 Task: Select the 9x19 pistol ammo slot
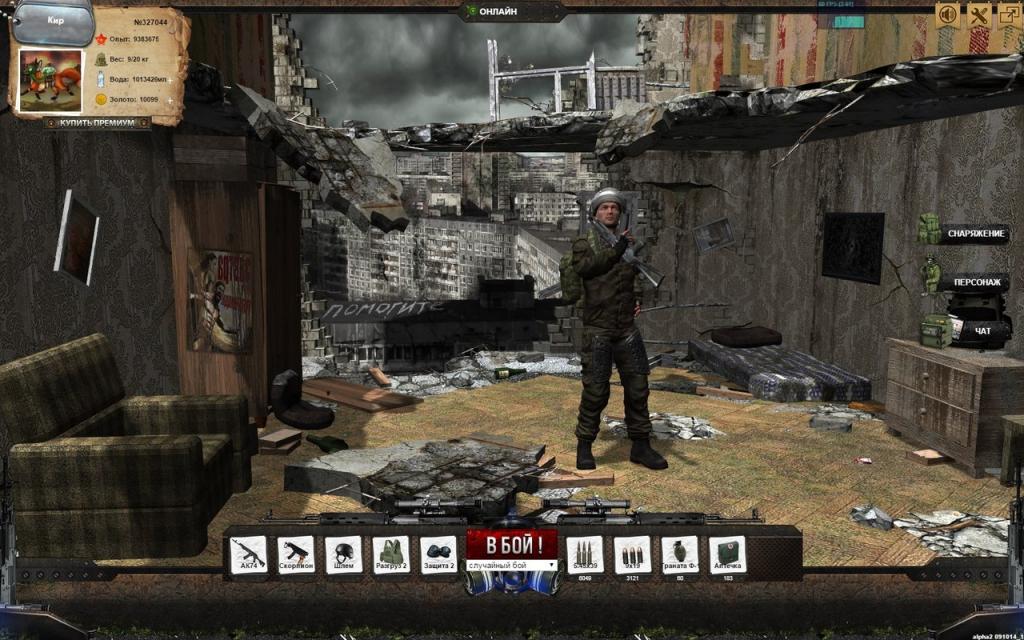[632, 554]
